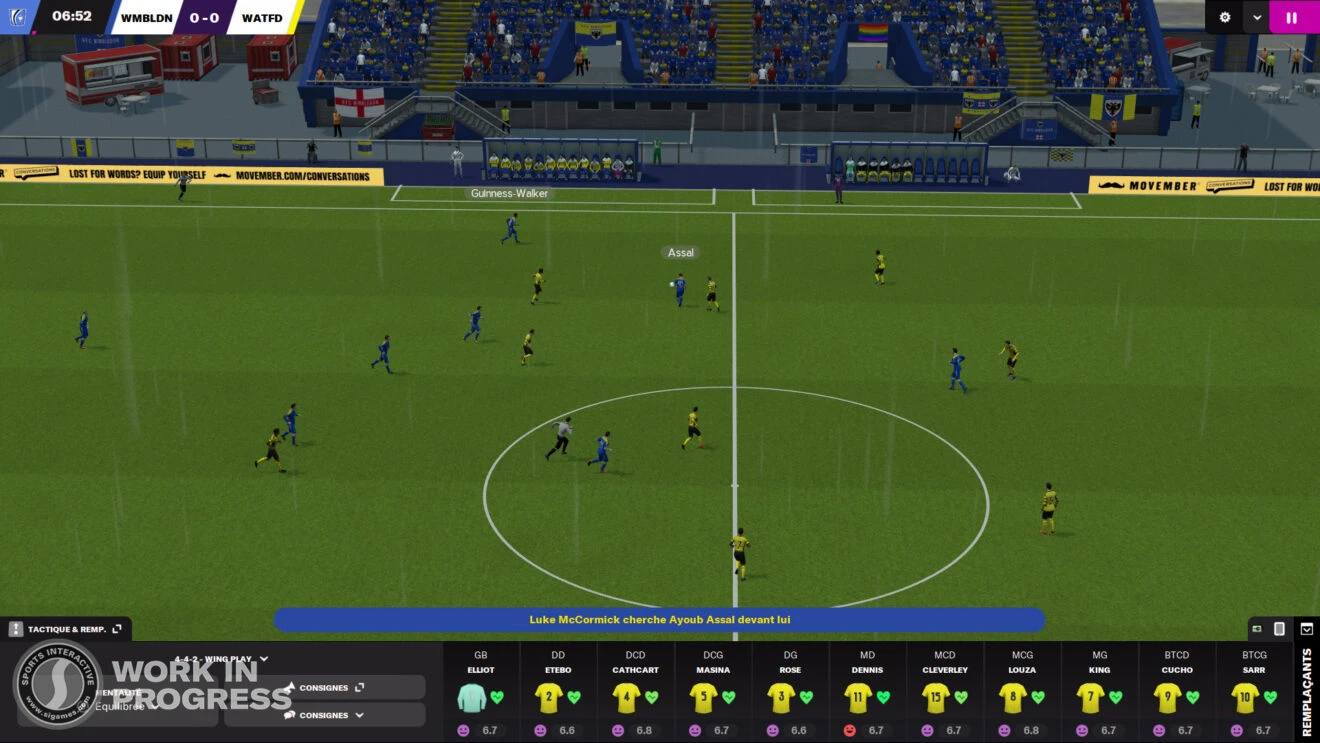
Task: Pop out the Tactique & Remp panel
Action: [x=117, y=628]
